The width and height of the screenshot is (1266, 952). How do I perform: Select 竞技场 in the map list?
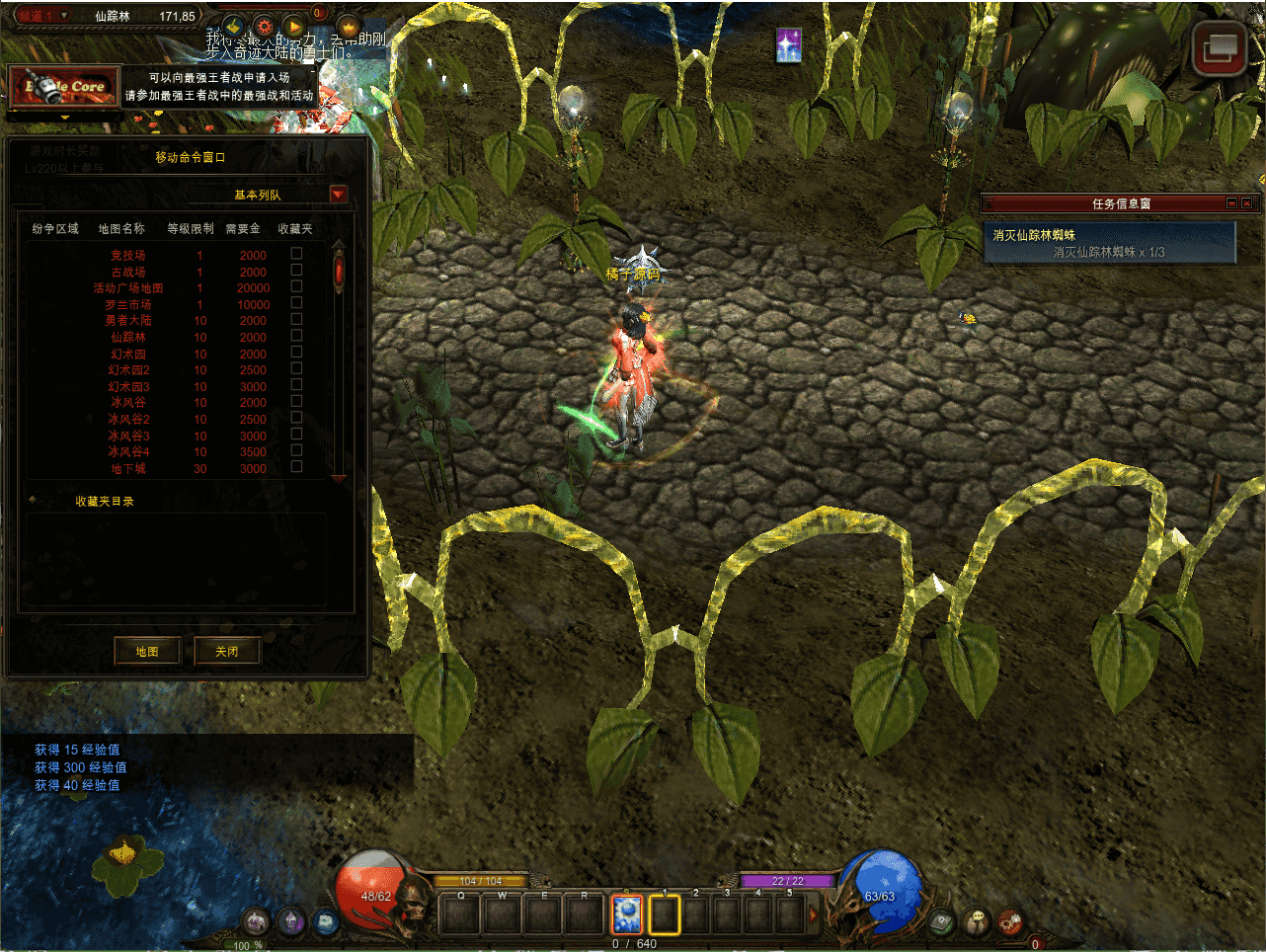click(128, 256)
